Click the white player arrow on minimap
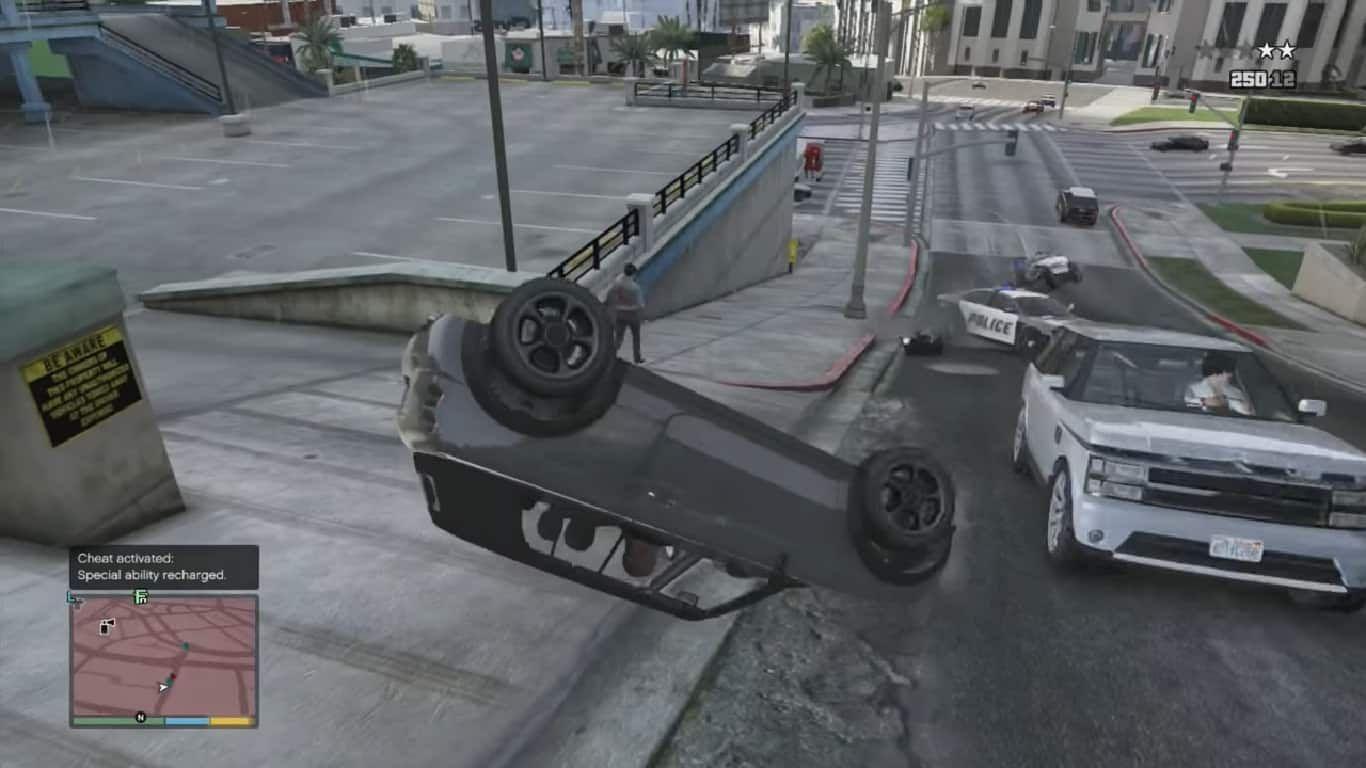 [x=163, y=687]
